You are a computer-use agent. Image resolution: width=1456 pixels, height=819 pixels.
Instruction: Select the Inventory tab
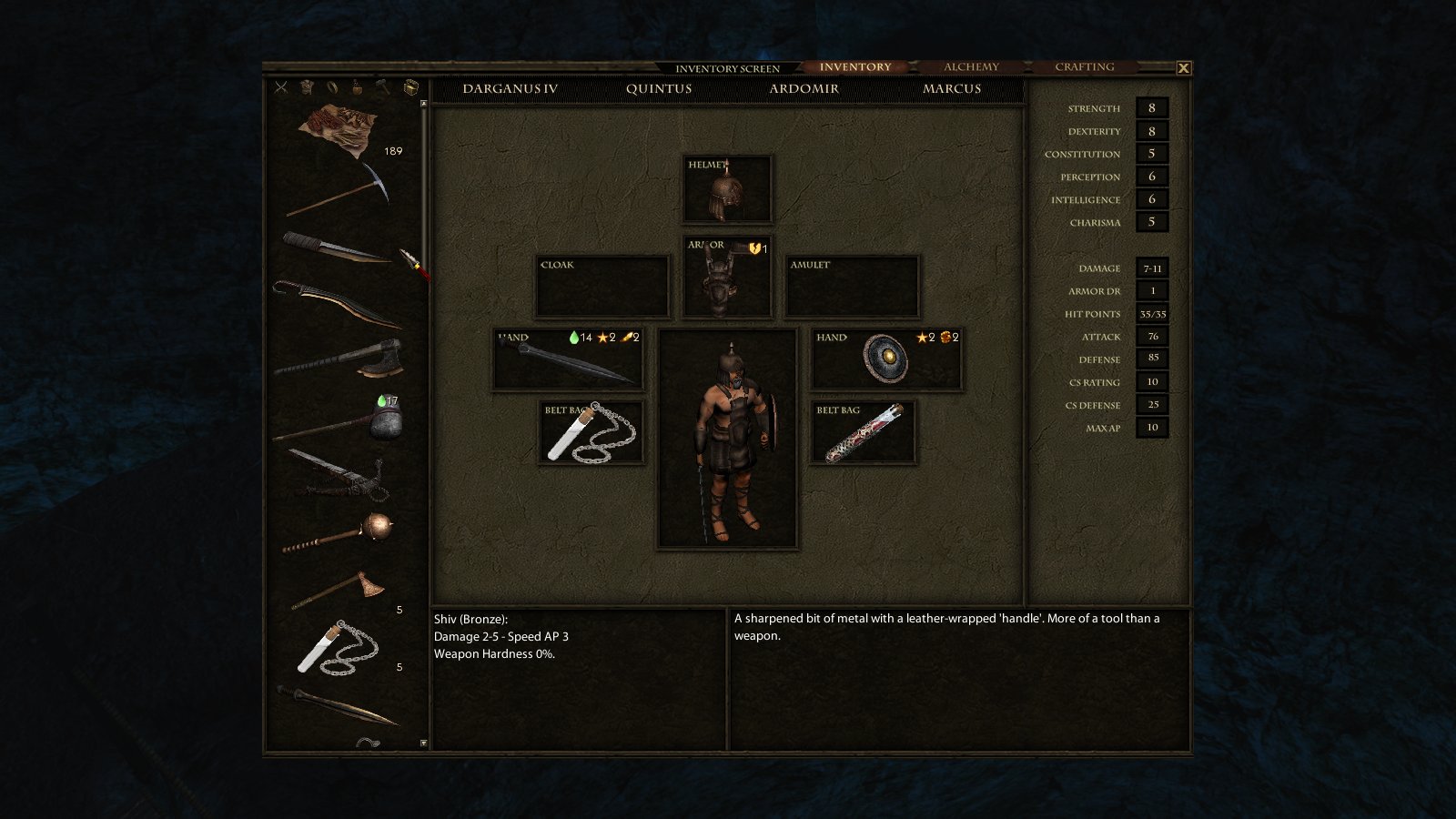(x=854, y=67)
